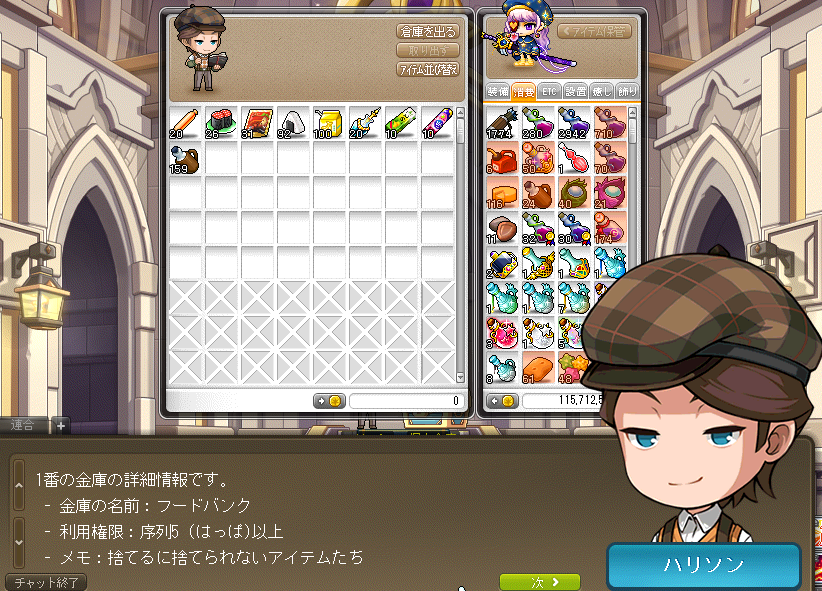Click the 倉庫を出る (leave storage) button
This screenshot has width=822, height=591.
pos(427,31)
